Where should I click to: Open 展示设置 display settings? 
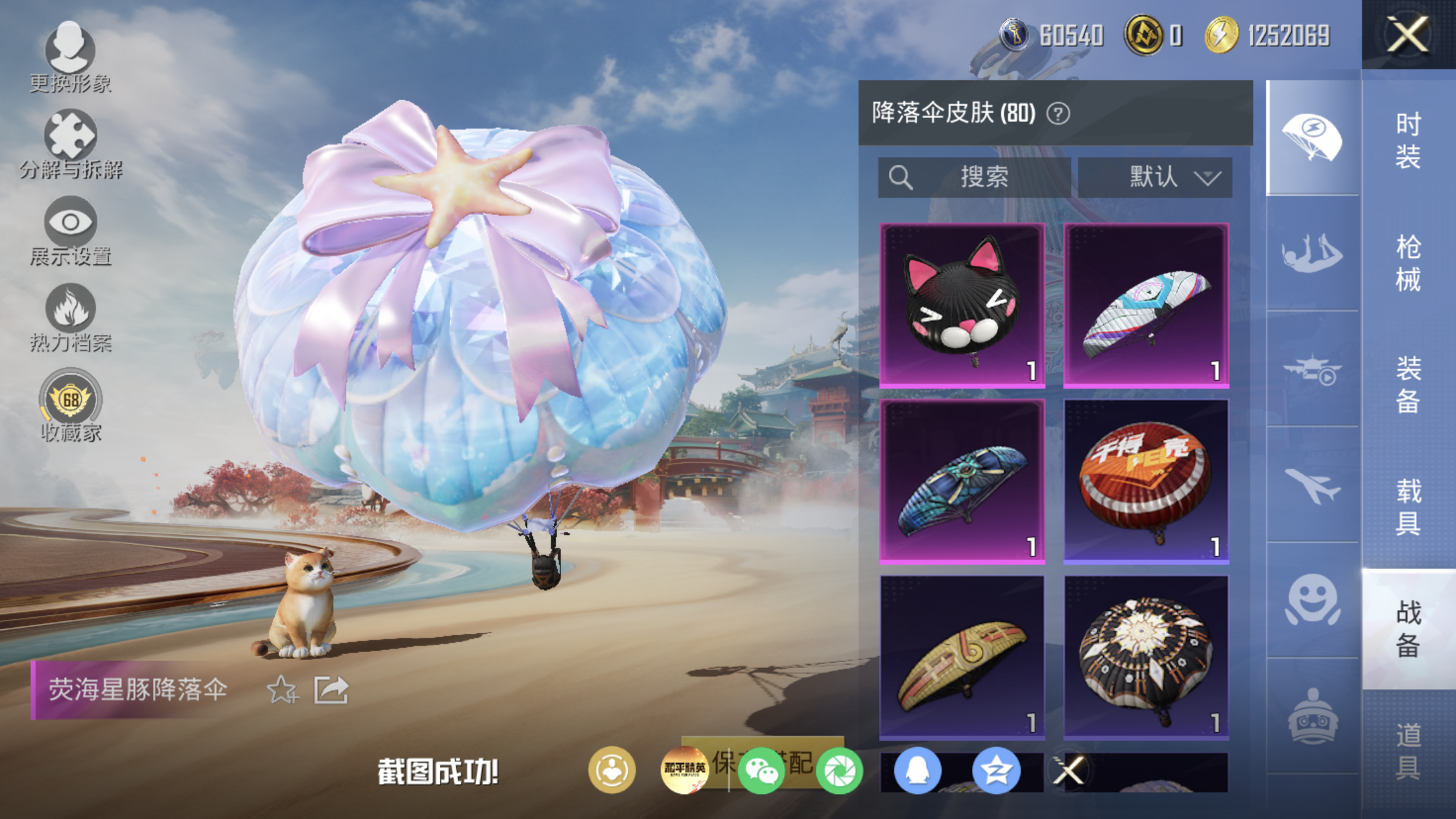pyautogui.click(x=70, y=231)
